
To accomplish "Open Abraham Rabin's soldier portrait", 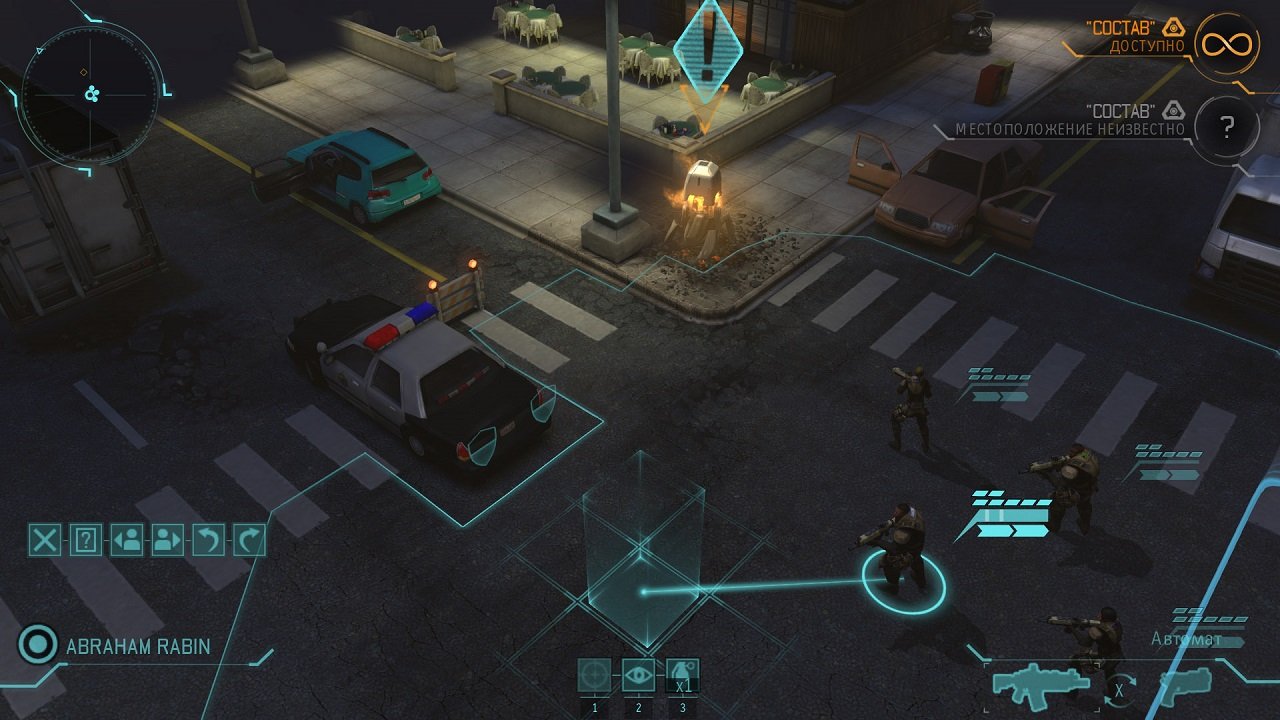I will point(38,647).
